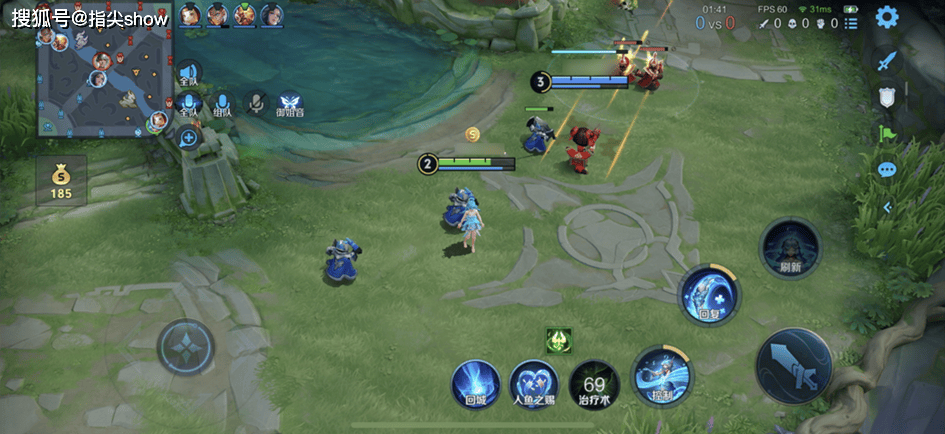Open the shop via gold coin counter
This screenshot has height=434, width=945.
[x=61, y=180]
